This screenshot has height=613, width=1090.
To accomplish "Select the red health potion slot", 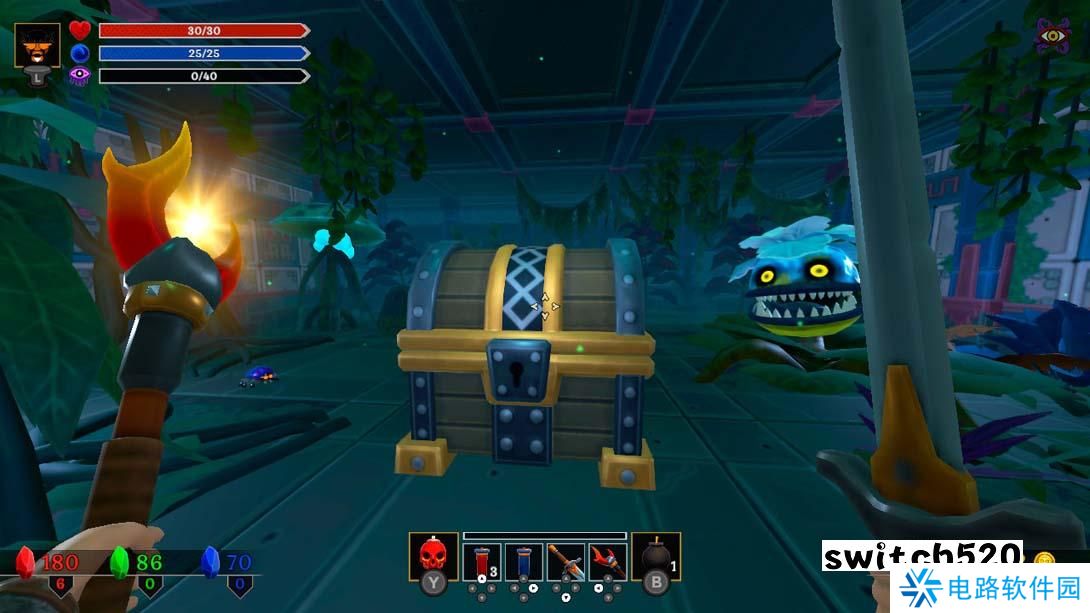I will 481,558.
